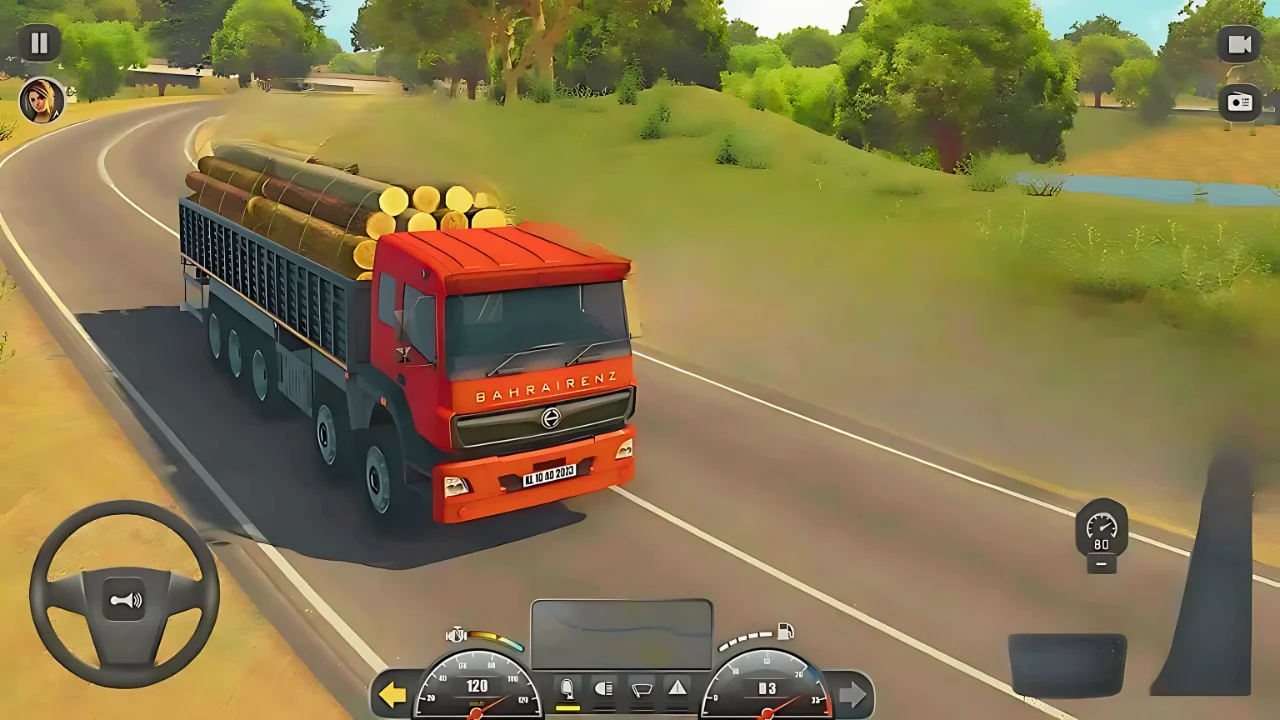1280x720 pixels.
Task: Toggle the headlights
Action: tap(603, 687)
